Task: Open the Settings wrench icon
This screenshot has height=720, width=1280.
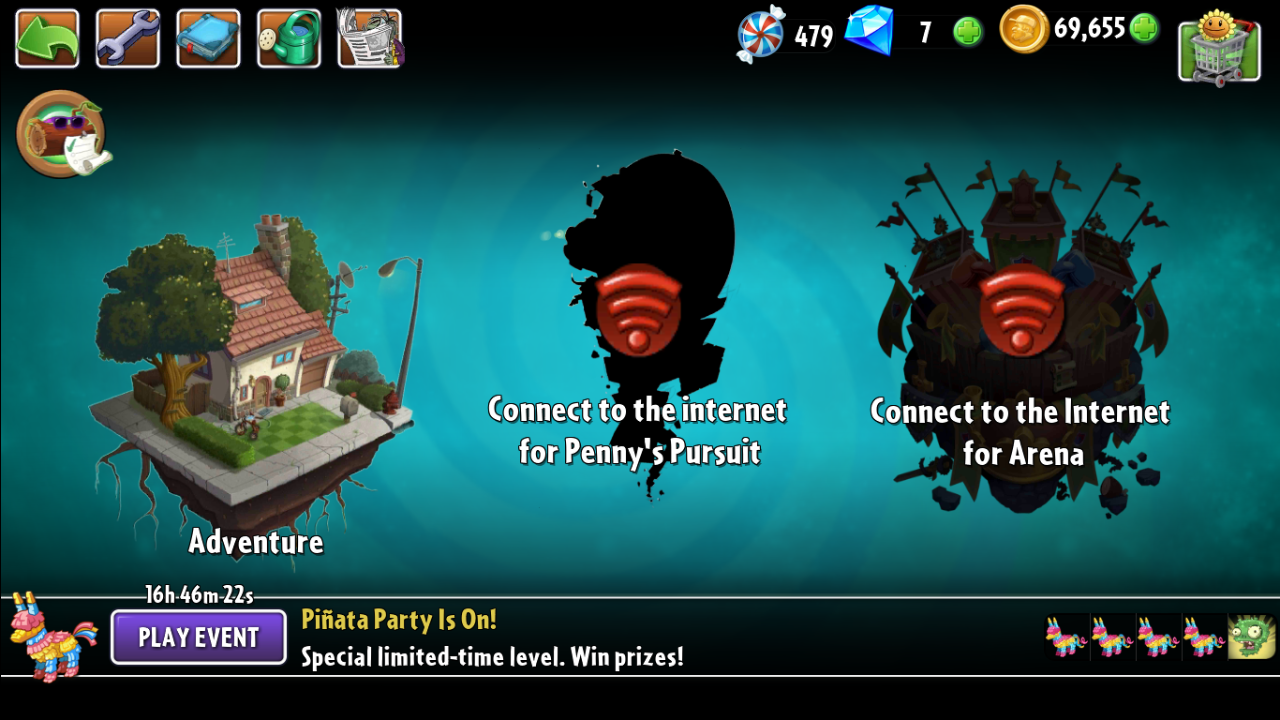Action: click(127, 38)
